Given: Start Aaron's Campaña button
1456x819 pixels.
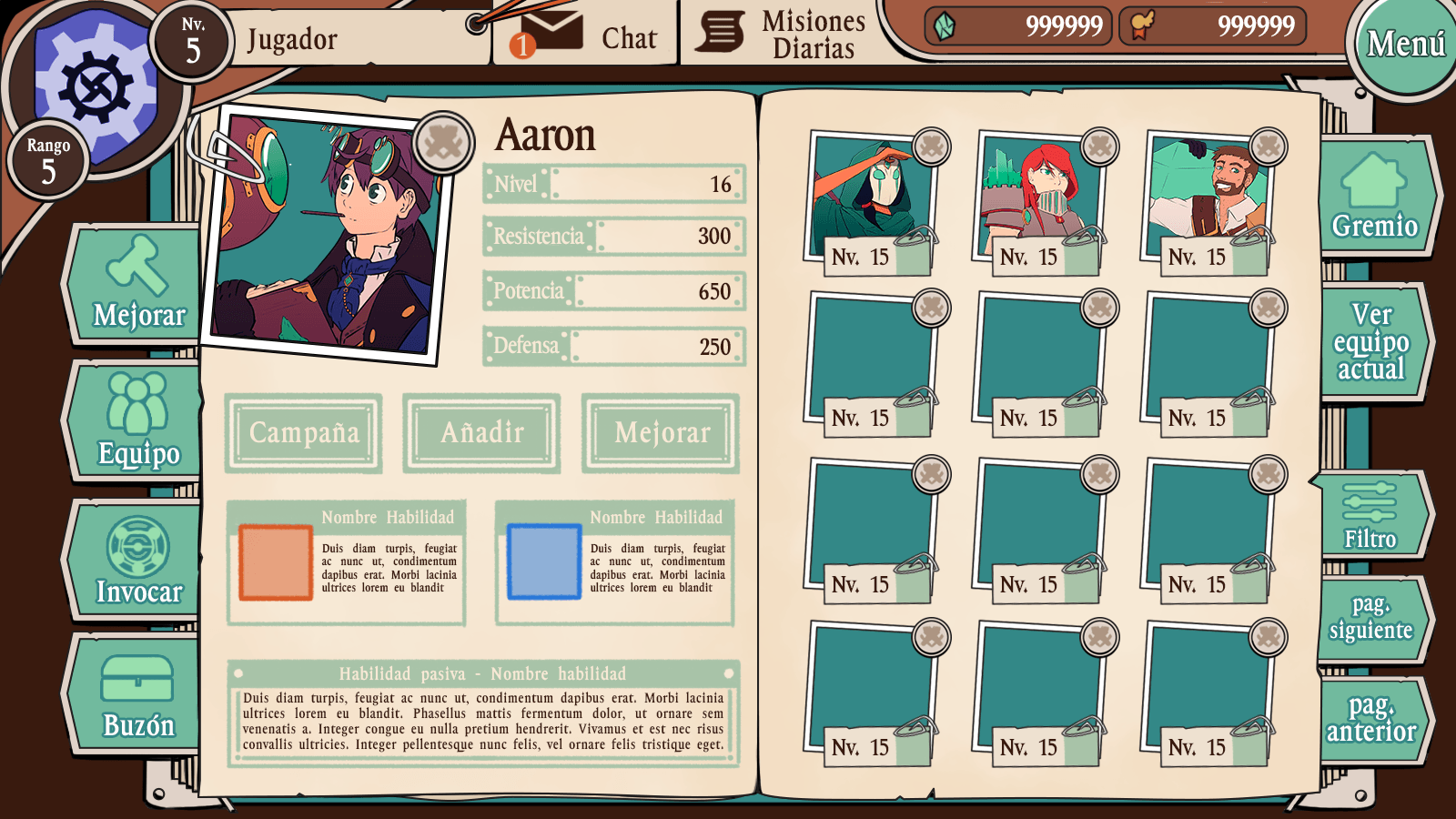Looking at the screenshot, I should click(x=304, y=433).
